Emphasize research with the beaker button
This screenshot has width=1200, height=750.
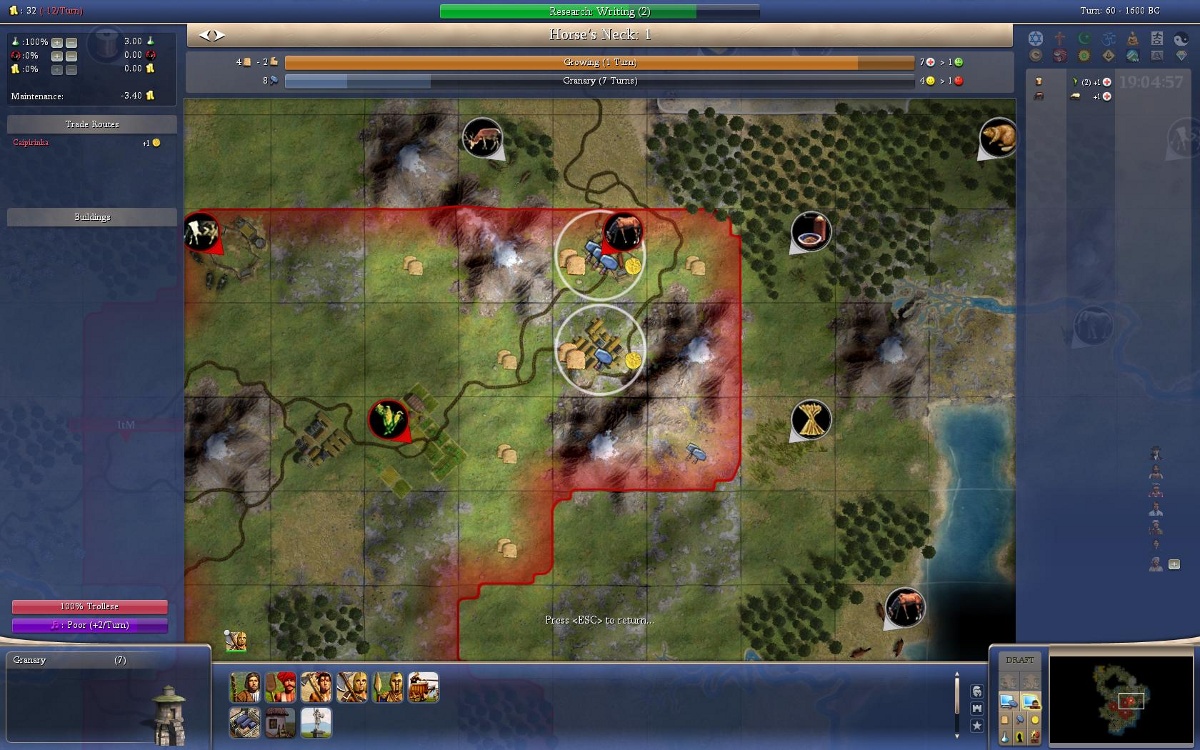coord(1006,737)
